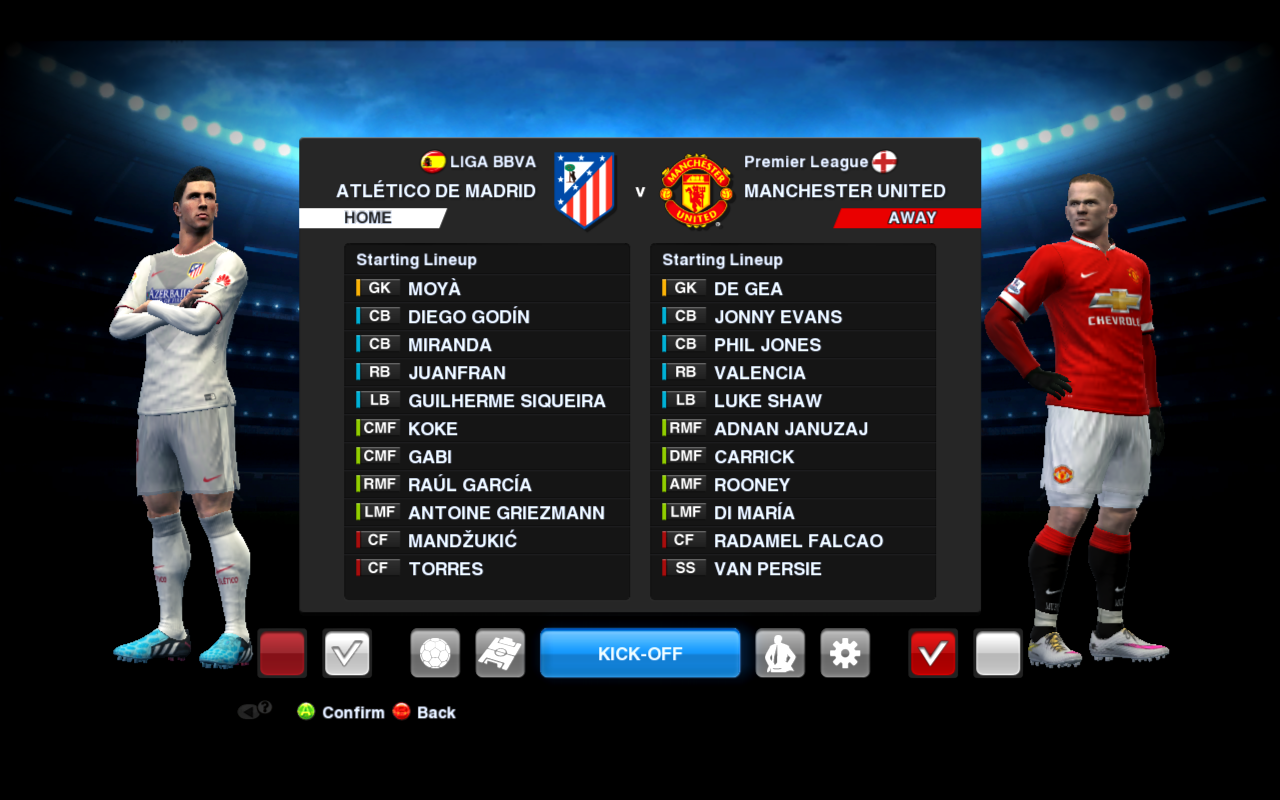The width and height of the screenshot is (1280, 800).
Task: Select the manager strategy icon
Action: pos(780,653)
